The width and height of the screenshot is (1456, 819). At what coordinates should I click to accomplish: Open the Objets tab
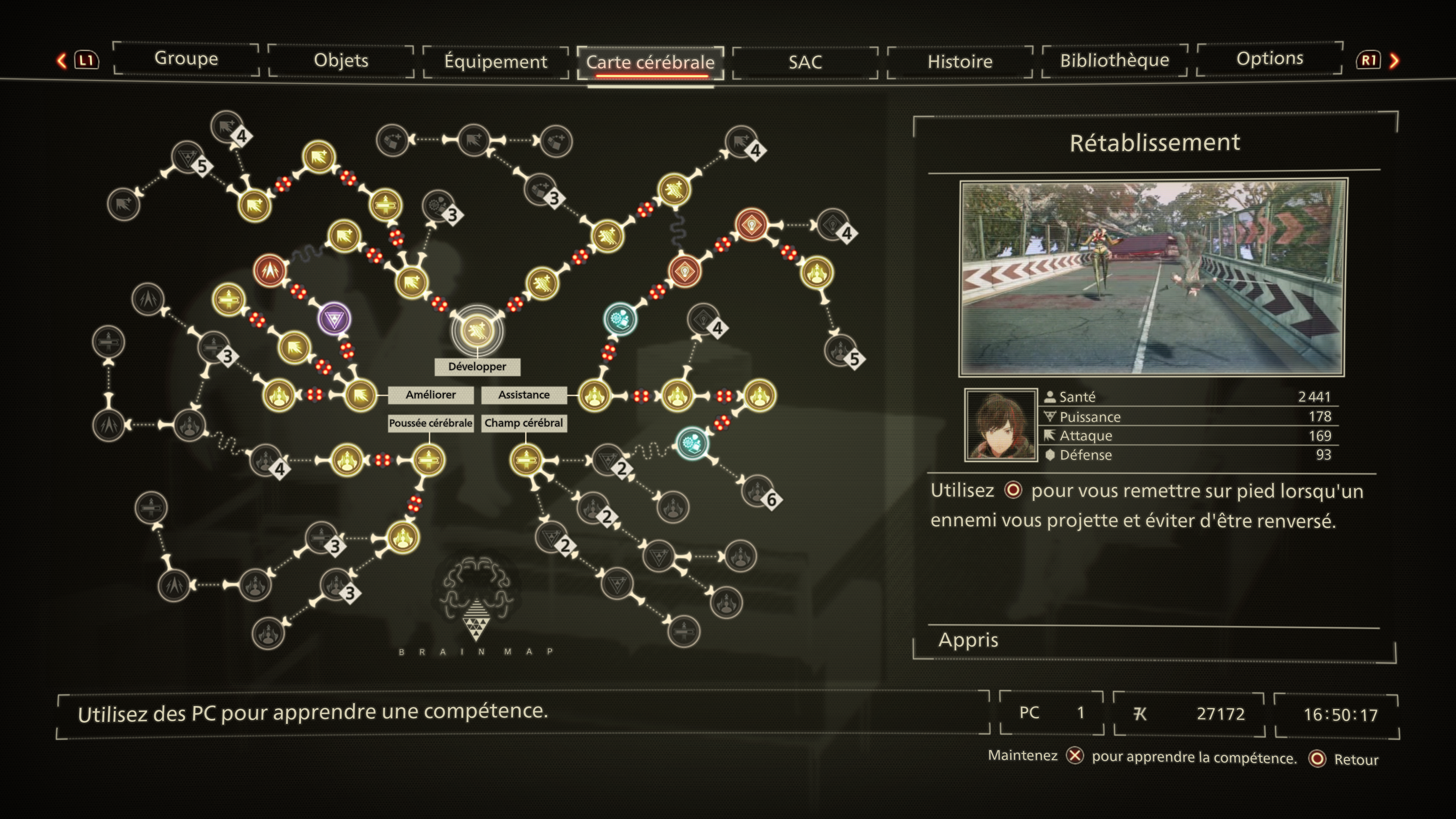[341, 61]
